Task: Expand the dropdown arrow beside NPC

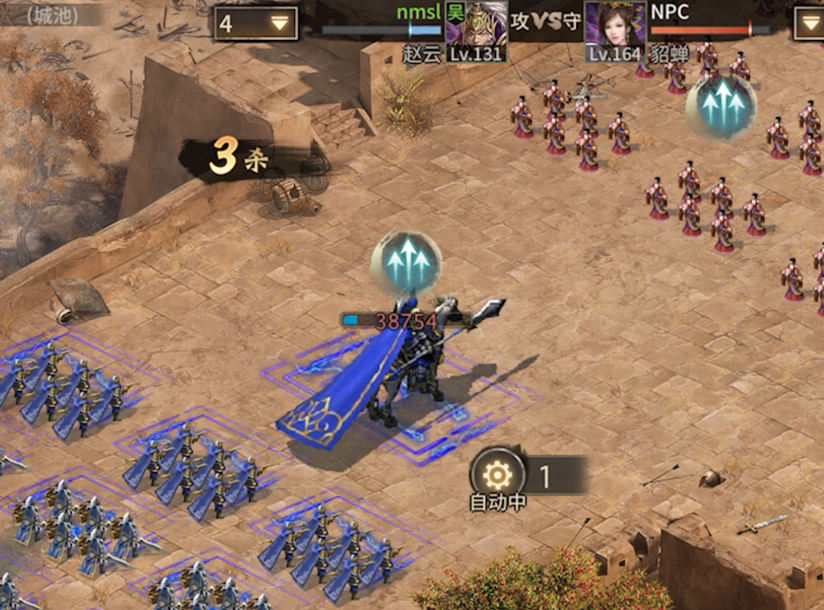Action: click(x=808, y=23)
